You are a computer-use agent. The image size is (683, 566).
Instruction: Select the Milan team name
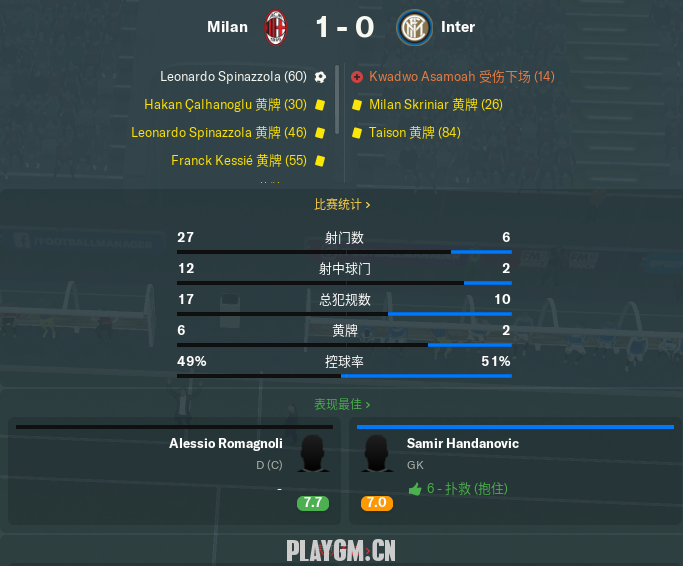click(227, 27)
